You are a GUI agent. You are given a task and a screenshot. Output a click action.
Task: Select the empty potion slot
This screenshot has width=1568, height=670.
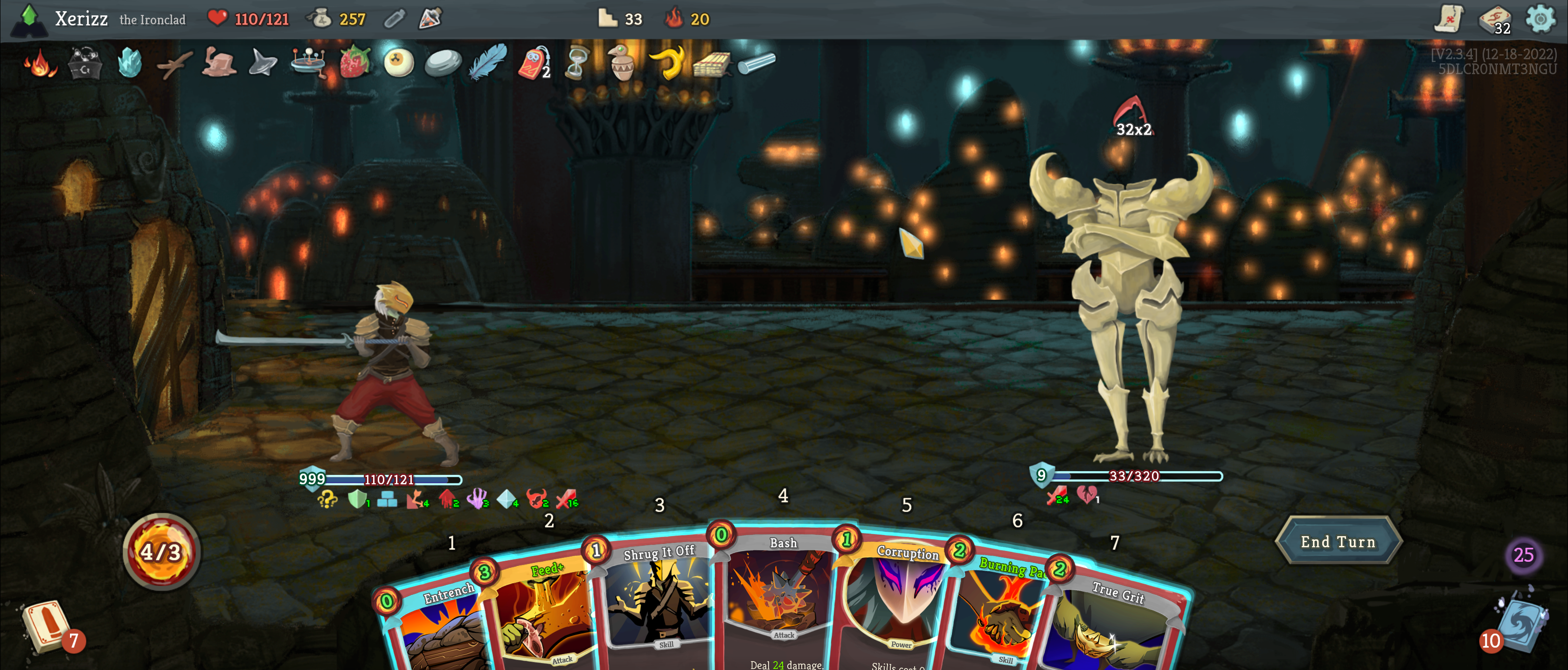click(x=395, y=20)
